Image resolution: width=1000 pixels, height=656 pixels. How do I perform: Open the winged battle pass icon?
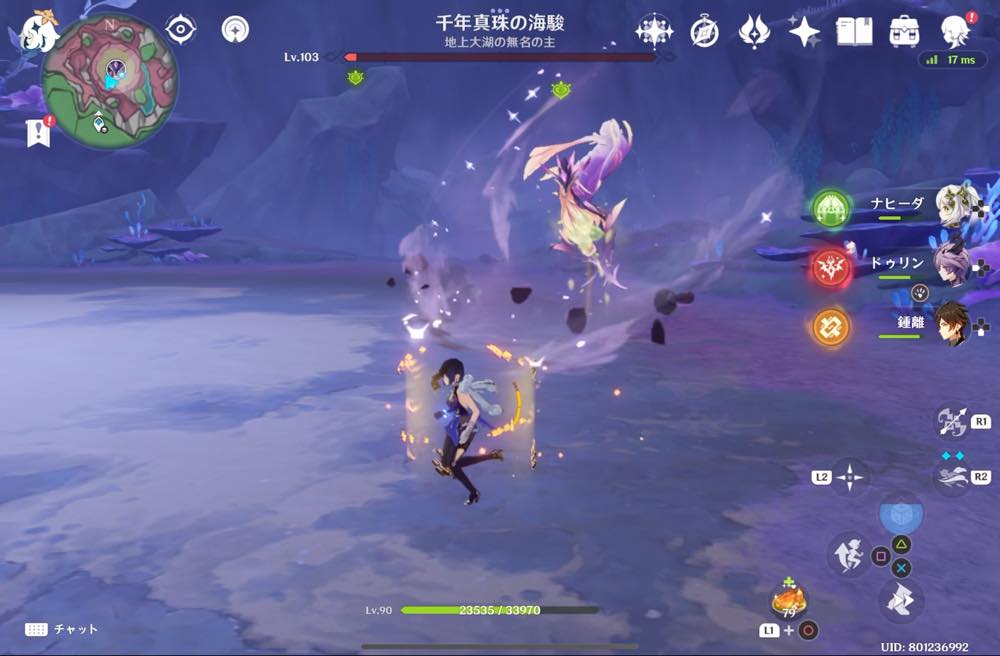pyautogui.click(x=754, y=32)
